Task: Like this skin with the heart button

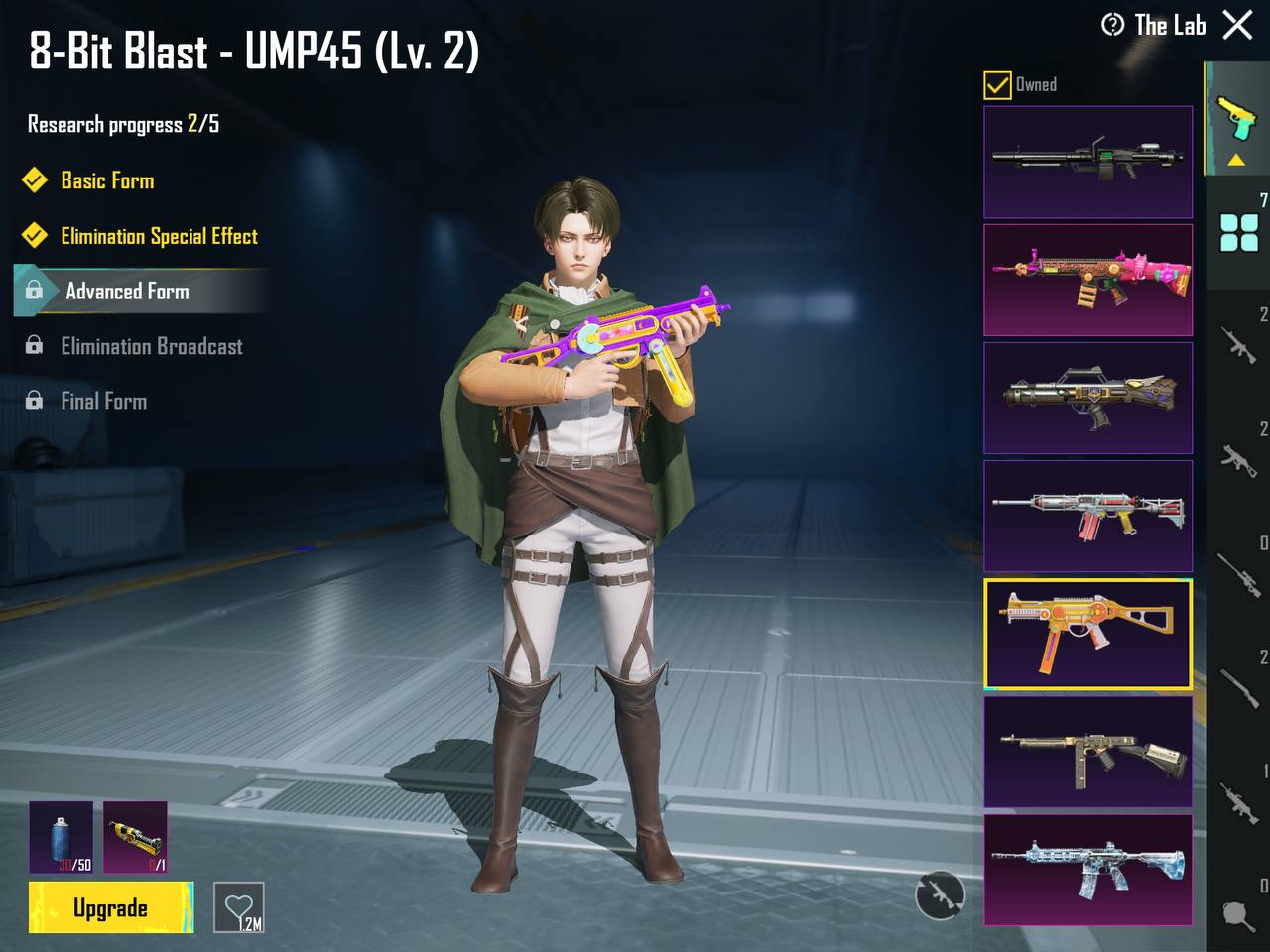Action: [239, 907]
